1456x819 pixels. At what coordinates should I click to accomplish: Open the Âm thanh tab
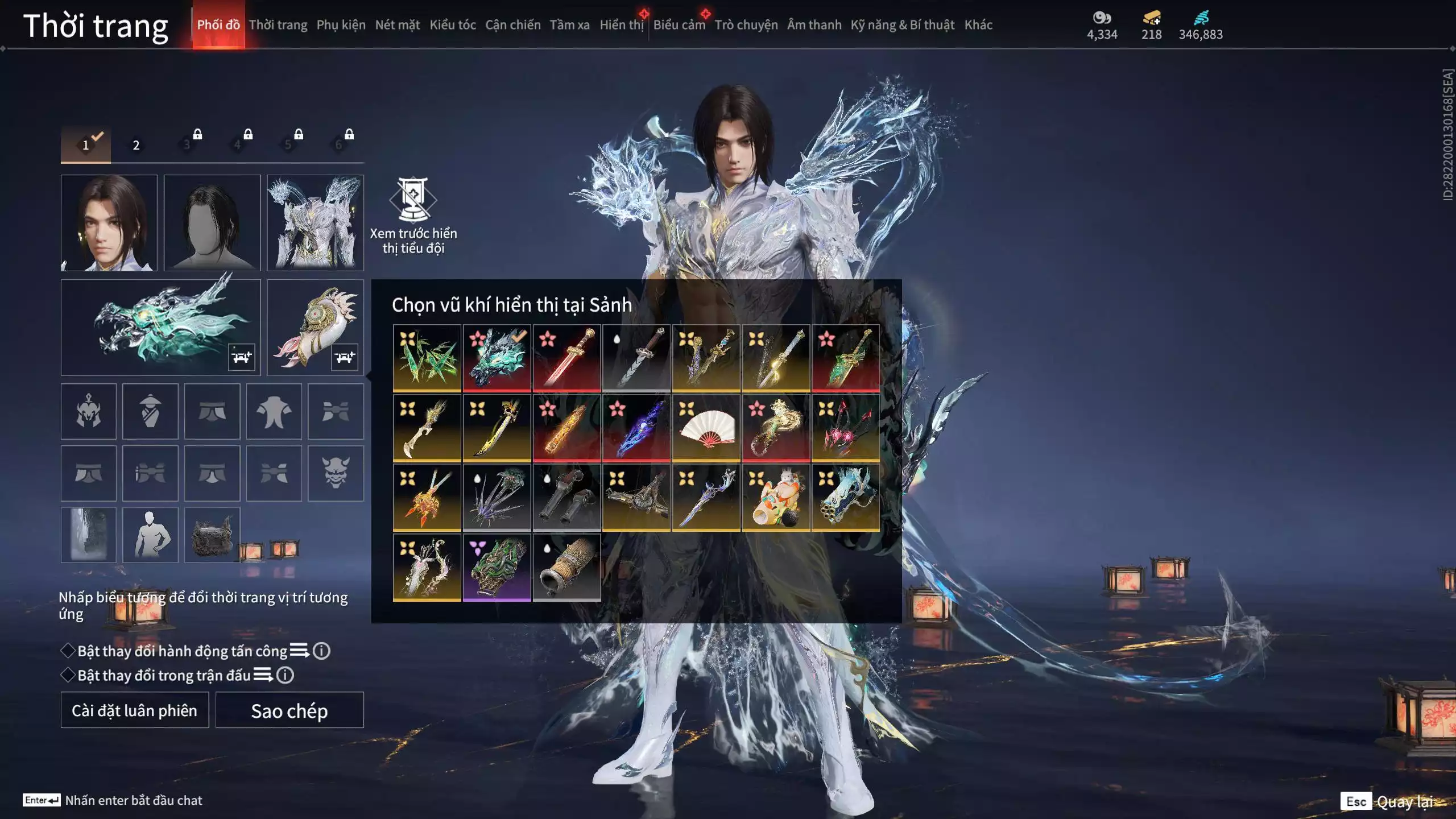pyautogui.click(x=814, y=25)
